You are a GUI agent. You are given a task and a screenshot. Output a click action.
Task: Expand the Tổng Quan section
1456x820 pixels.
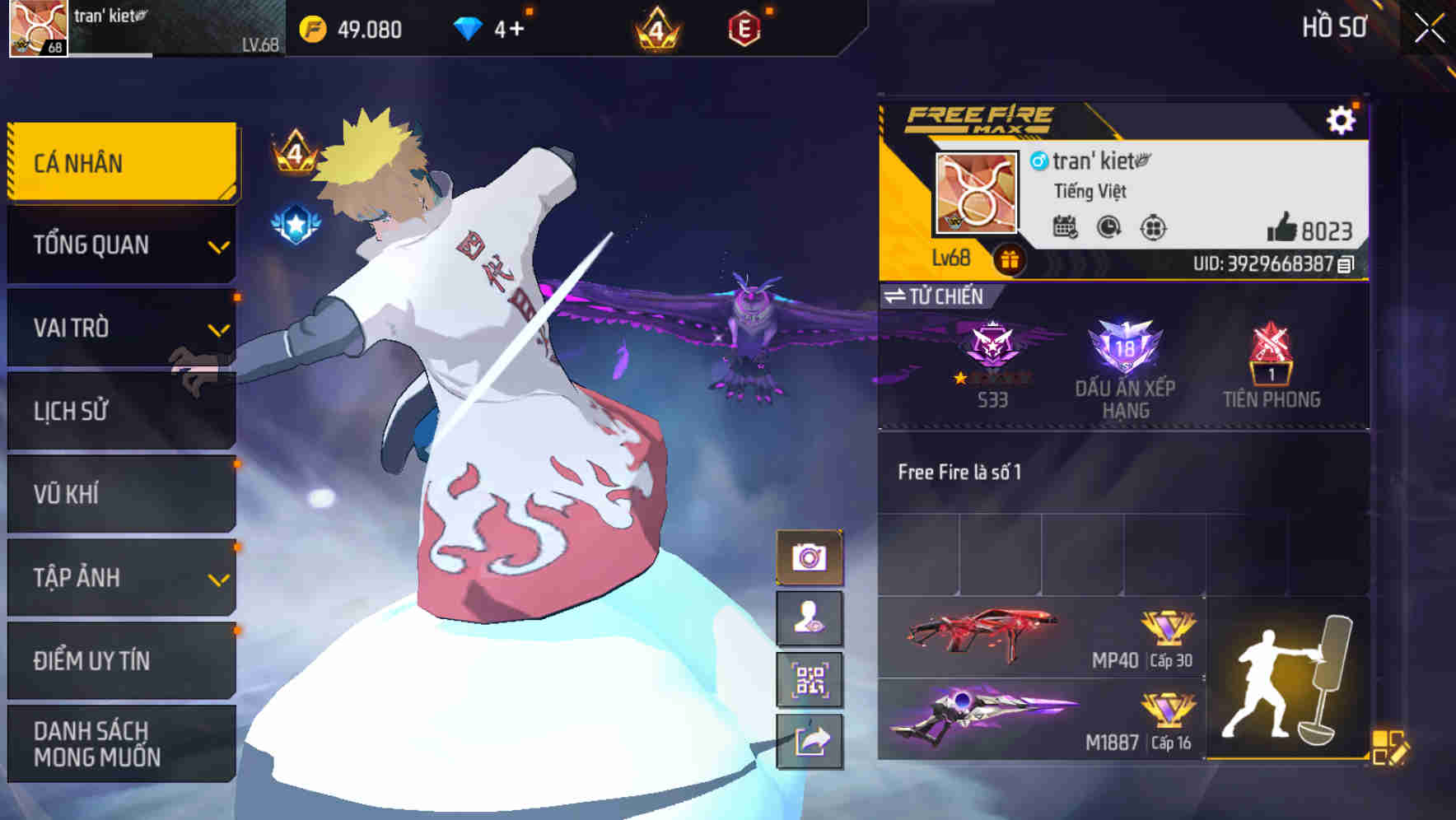pos(120,245)
